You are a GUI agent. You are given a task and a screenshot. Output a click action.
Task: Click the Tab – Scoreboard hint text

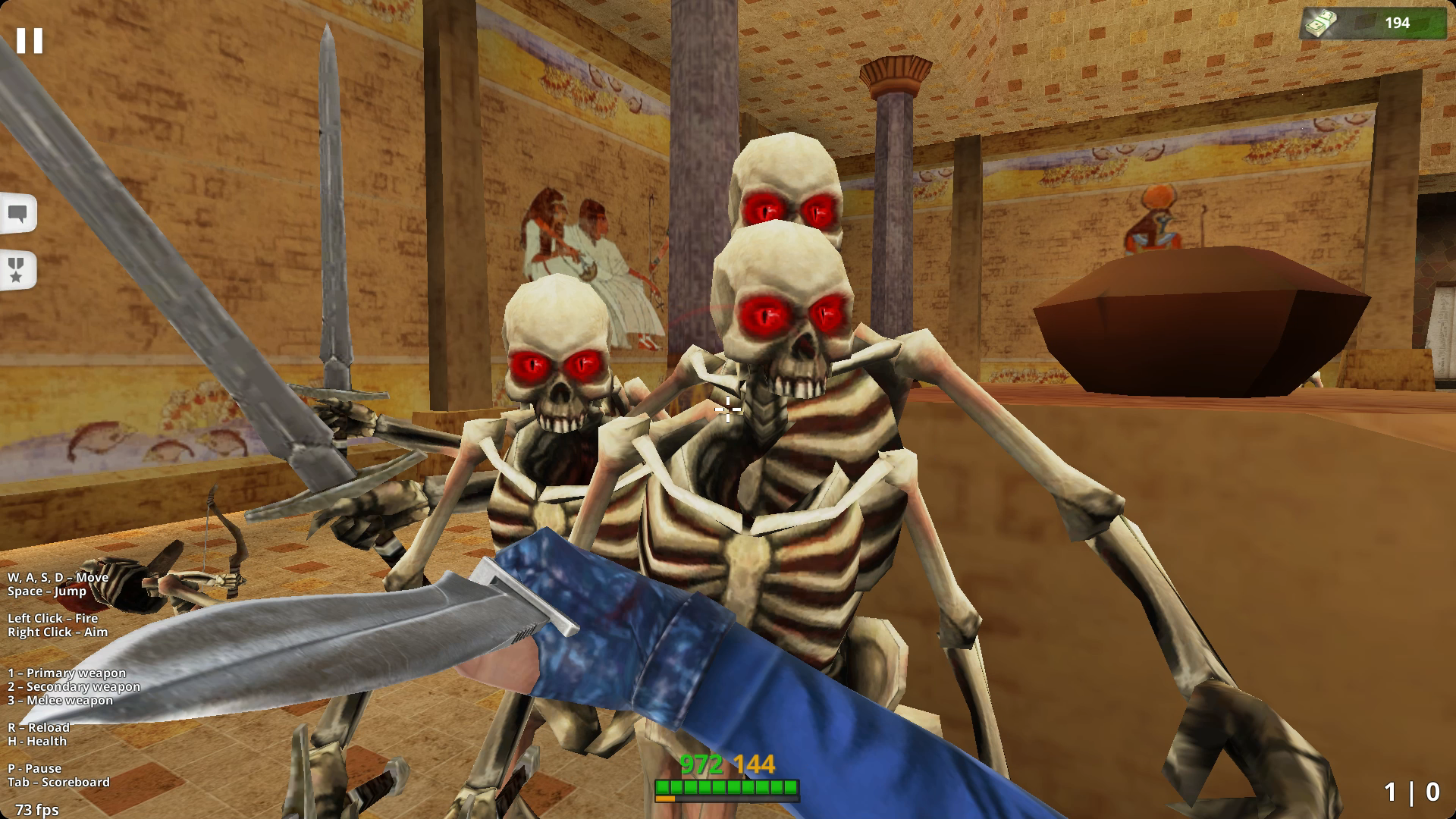point(59,783)
